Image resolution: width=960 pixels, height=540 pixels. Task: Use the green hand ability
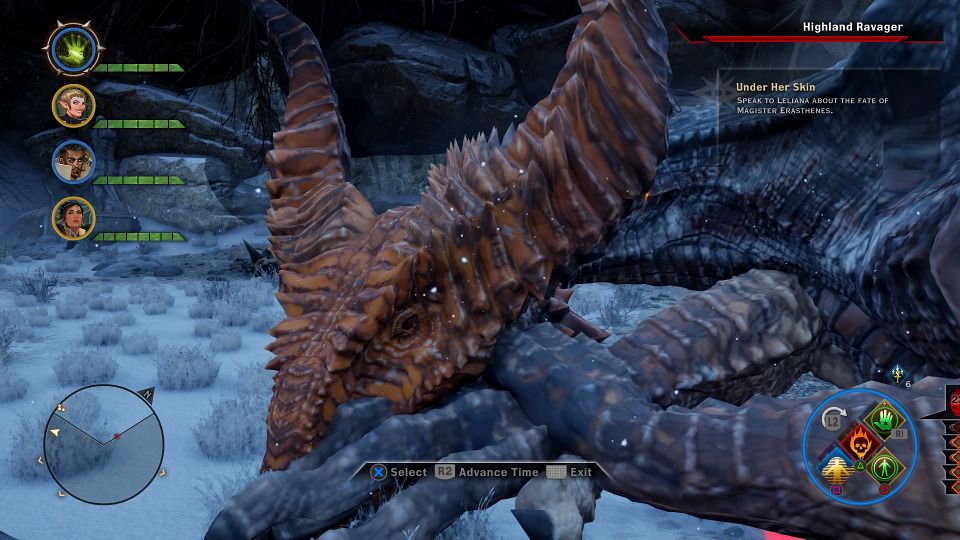click(x=883, y=421)
